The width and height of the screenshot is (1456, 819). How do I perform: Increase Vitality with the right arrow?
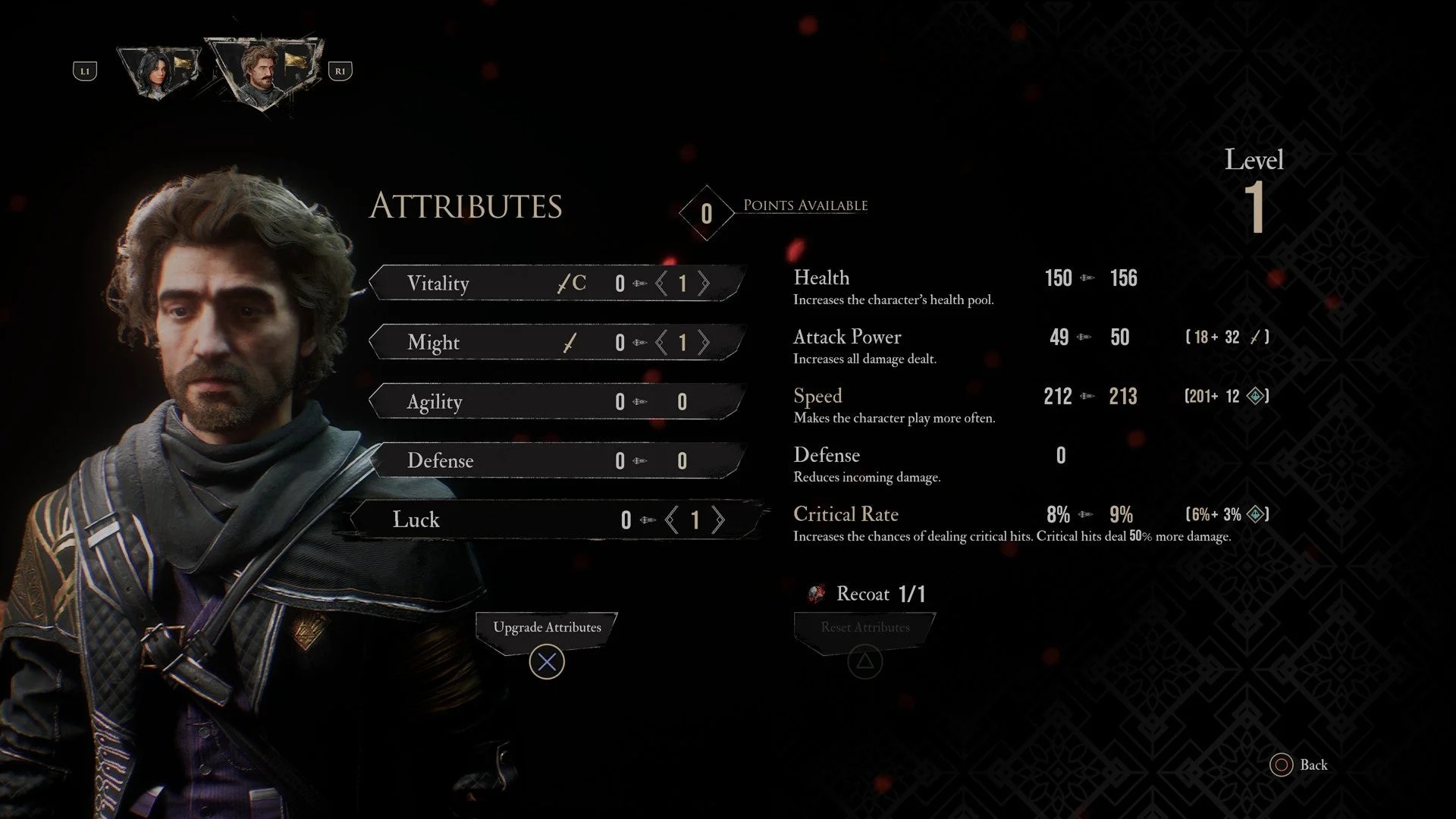pyautogui.click(x=704, y=284)
